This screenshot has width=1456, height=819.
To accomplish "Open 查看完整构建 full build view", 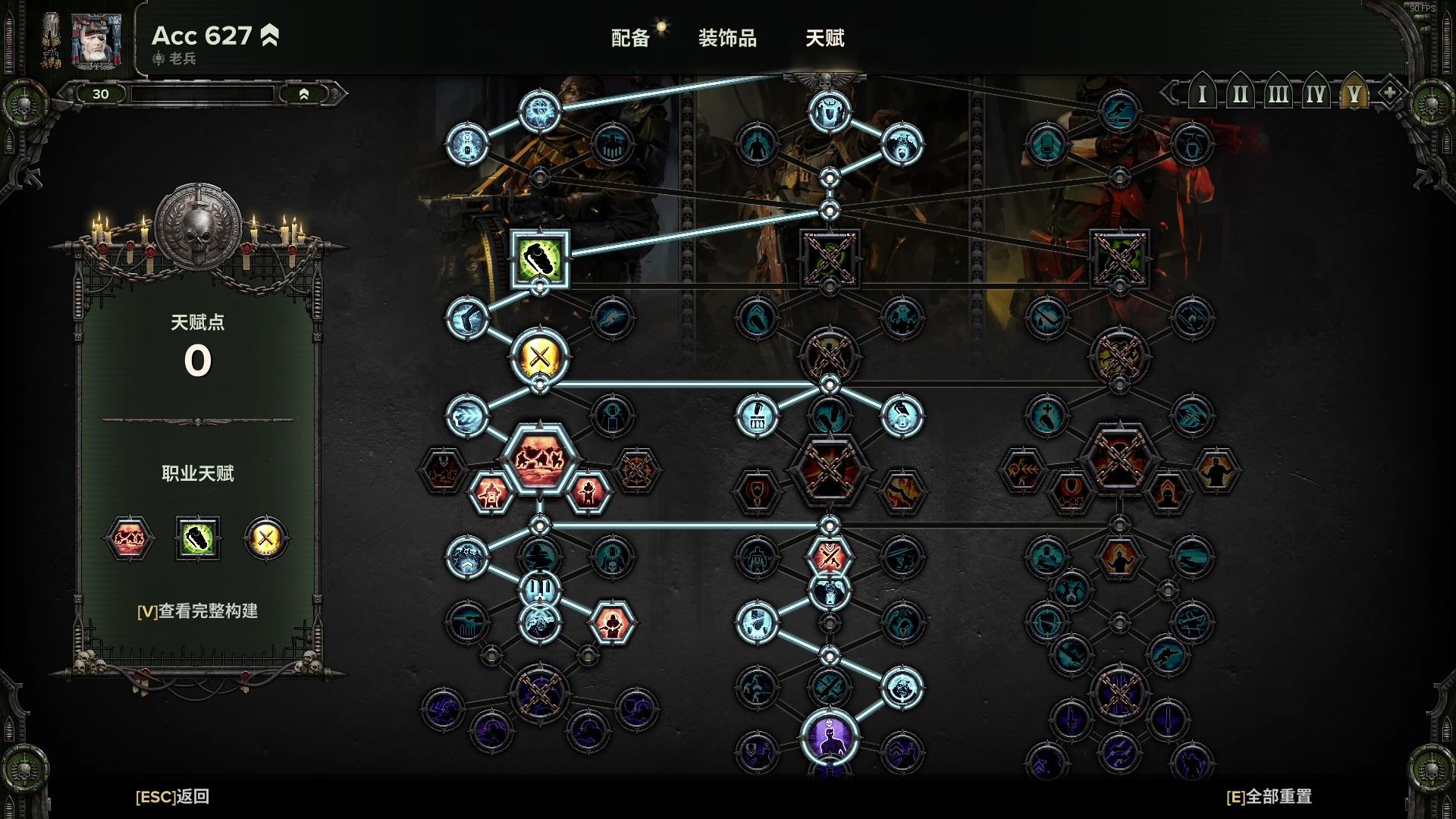I will pos(197,610).
